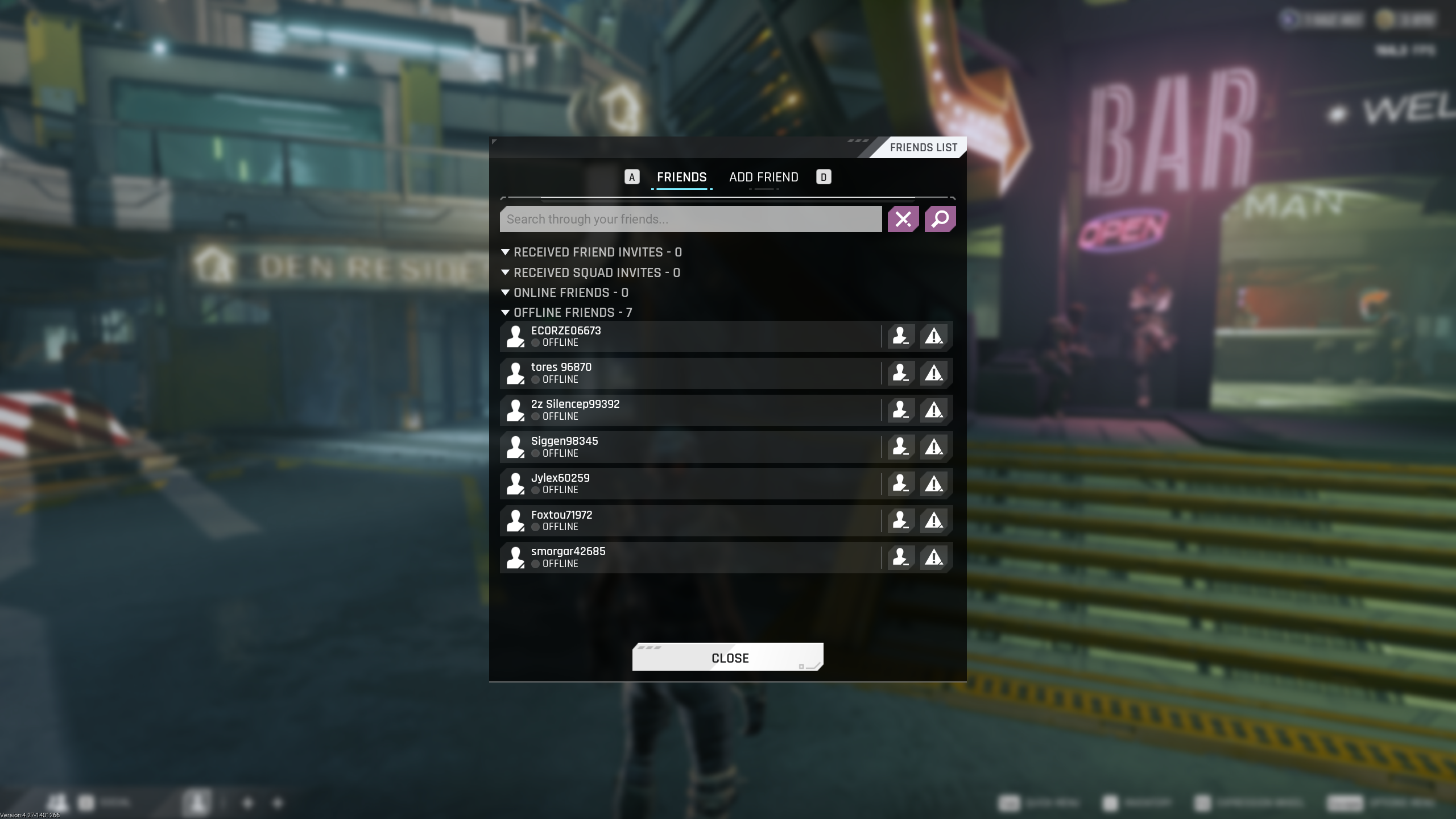Clear the search with the X button
Image resolution: width=1456 pixels, height=819 pixels.
(903, 220)
